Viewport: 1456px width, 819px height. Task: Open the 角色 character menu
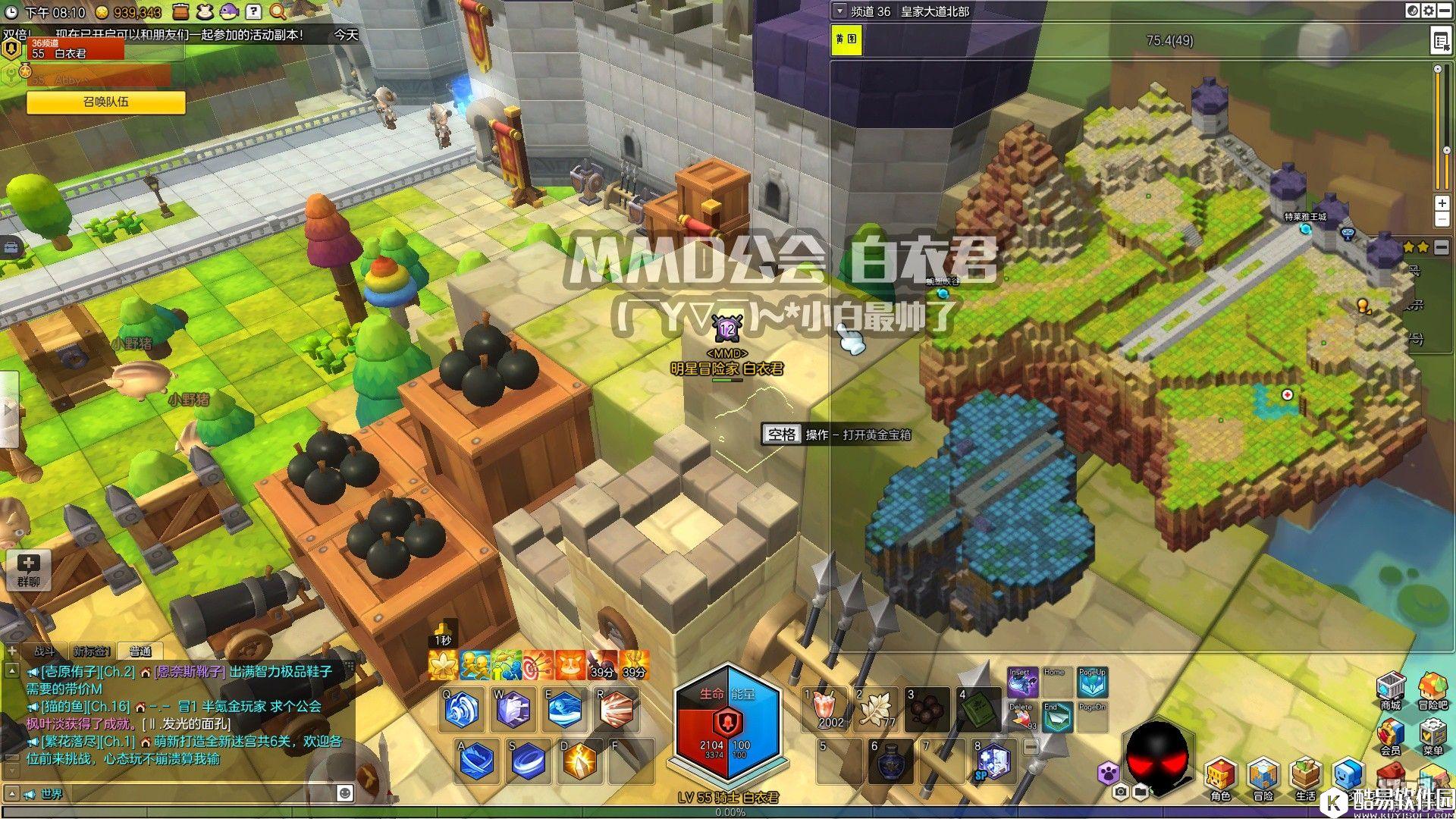point(1220,777)
